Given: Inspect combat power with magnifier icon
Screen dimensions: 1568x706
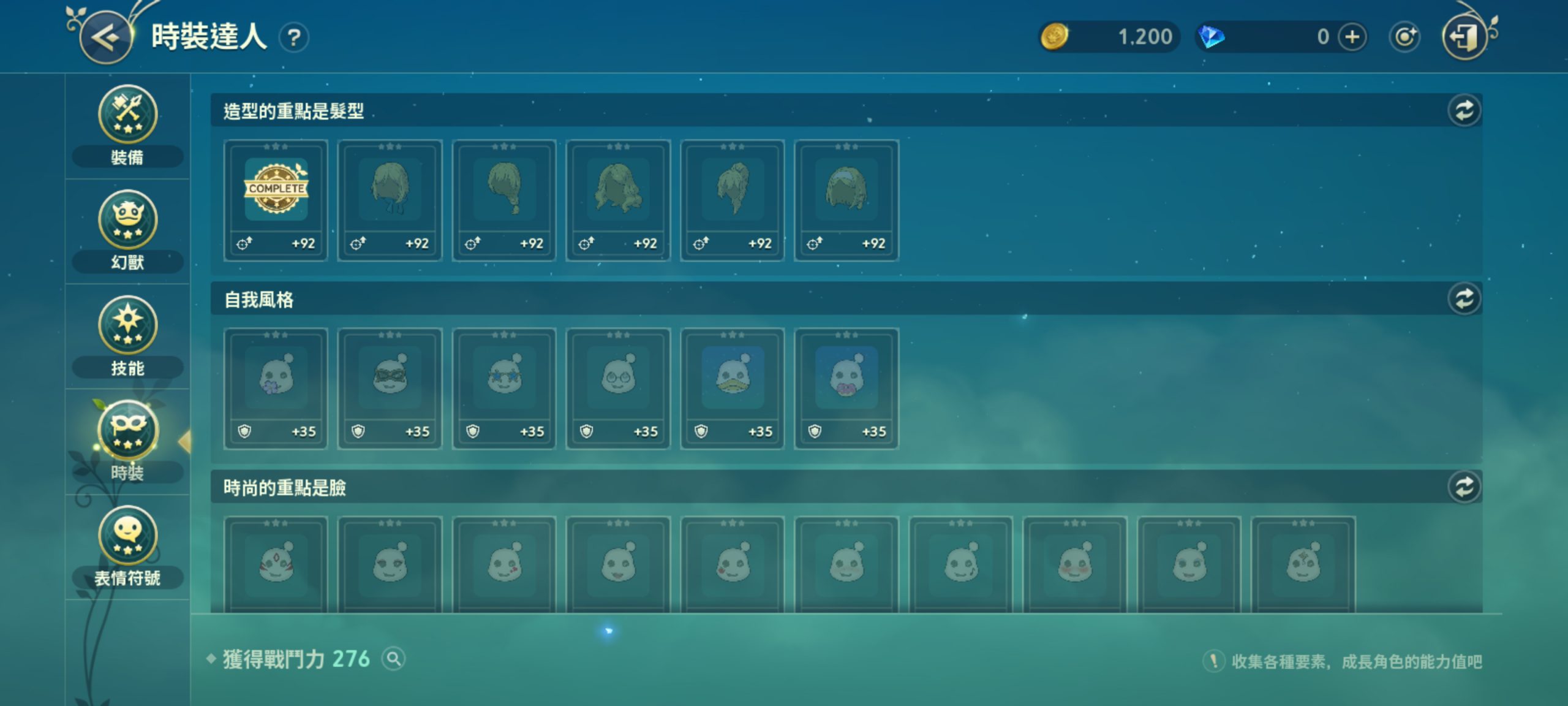Looking at the screenshot, I should coord(393,659).
